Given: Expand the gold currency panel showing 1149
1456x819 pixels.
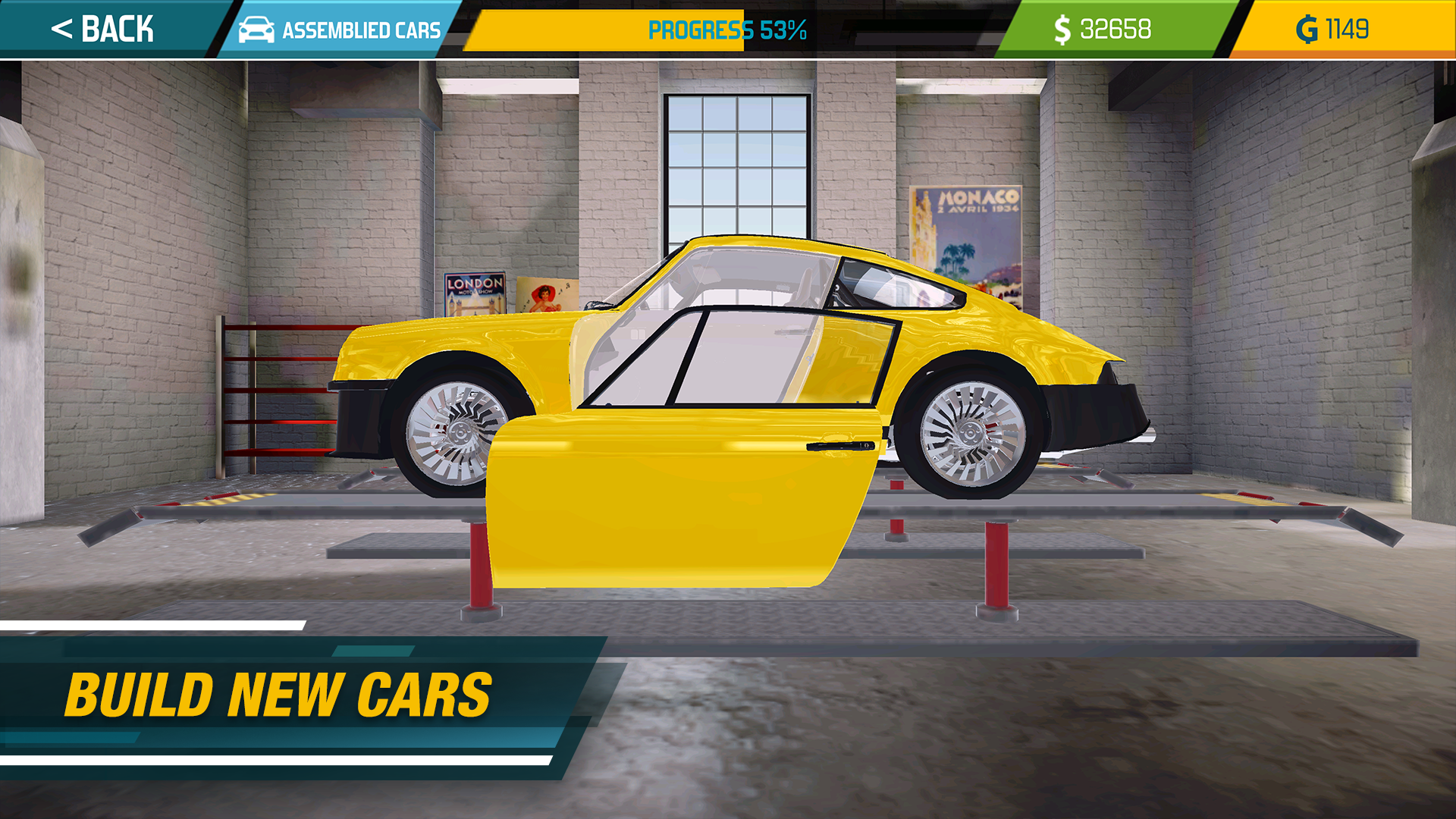Looking at the screenshot, I should coord(1350,29).
